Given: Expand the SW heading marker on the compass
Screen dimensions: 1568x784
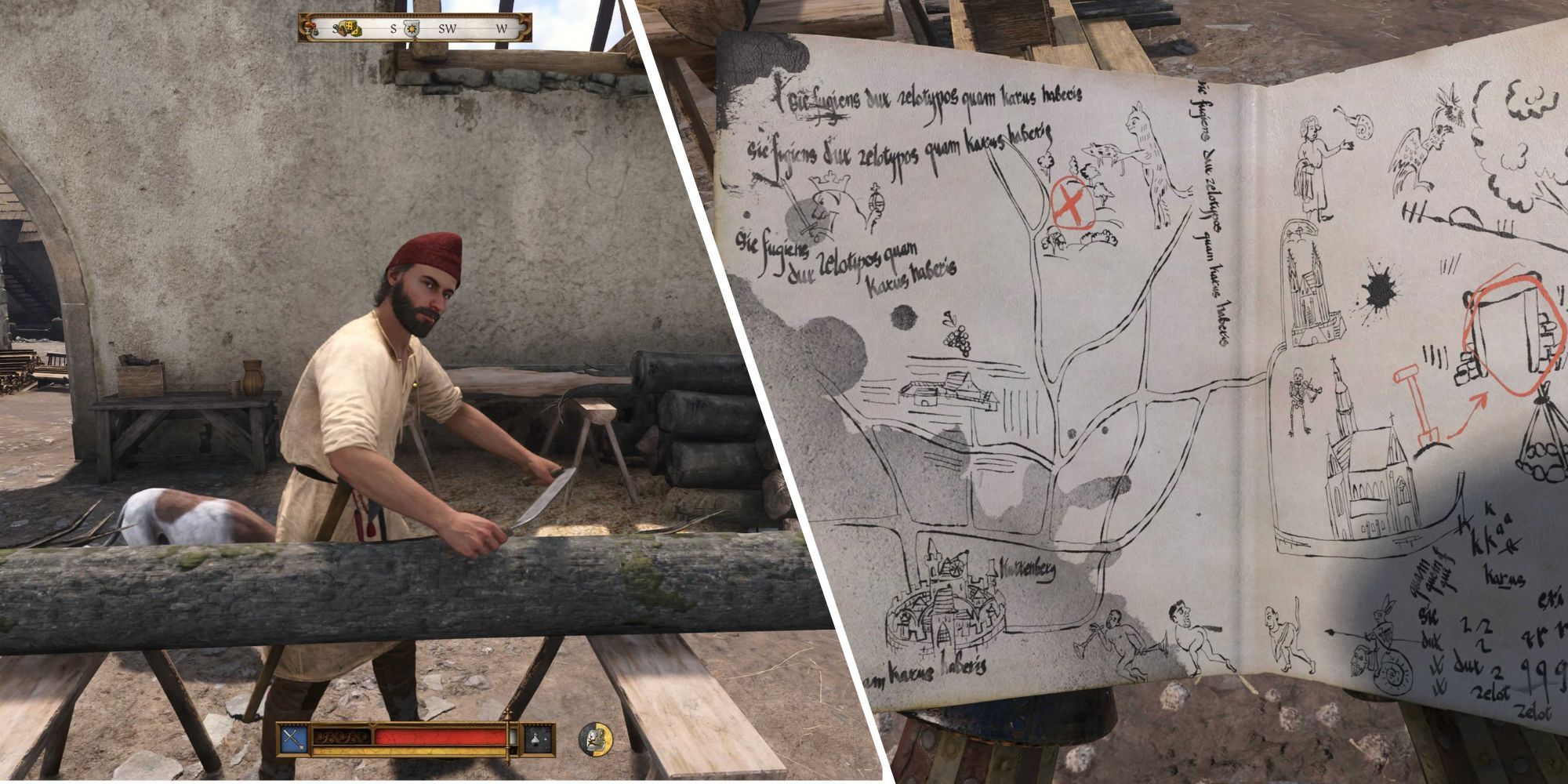Looking at the screenshot, I should (447, 28).
